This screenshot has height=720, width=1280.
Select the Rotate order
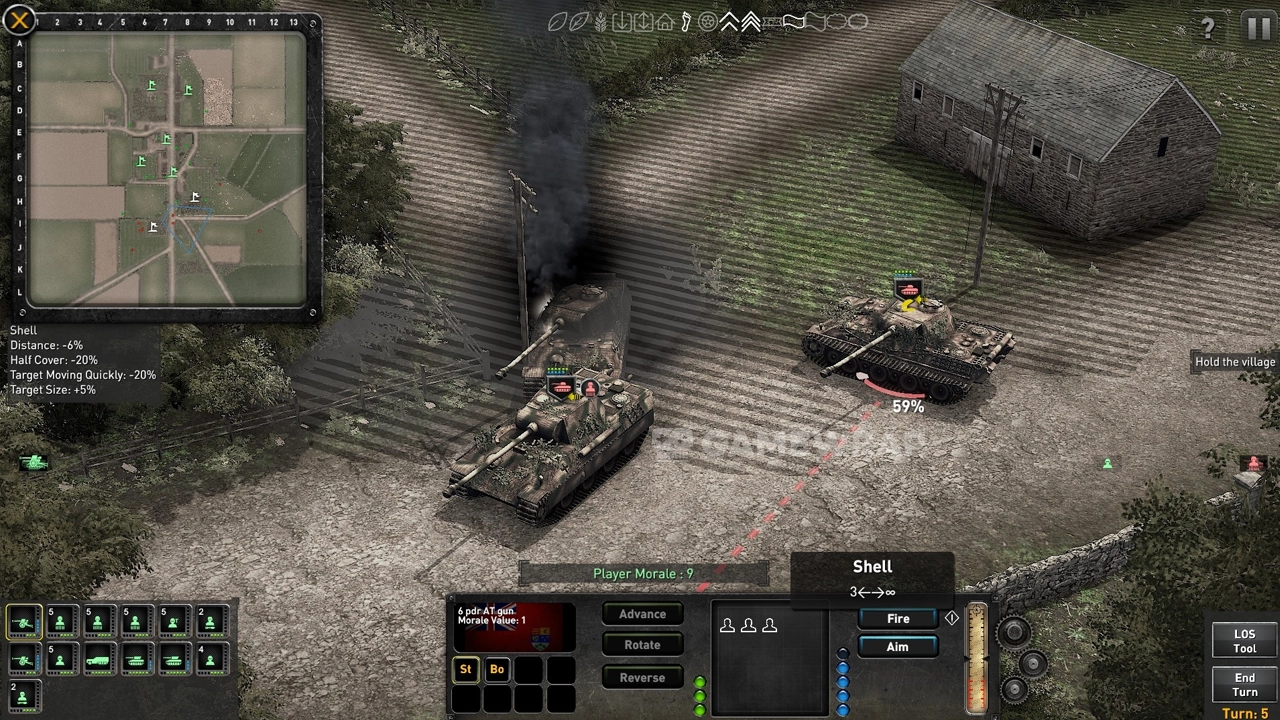[x=642, y=645]
